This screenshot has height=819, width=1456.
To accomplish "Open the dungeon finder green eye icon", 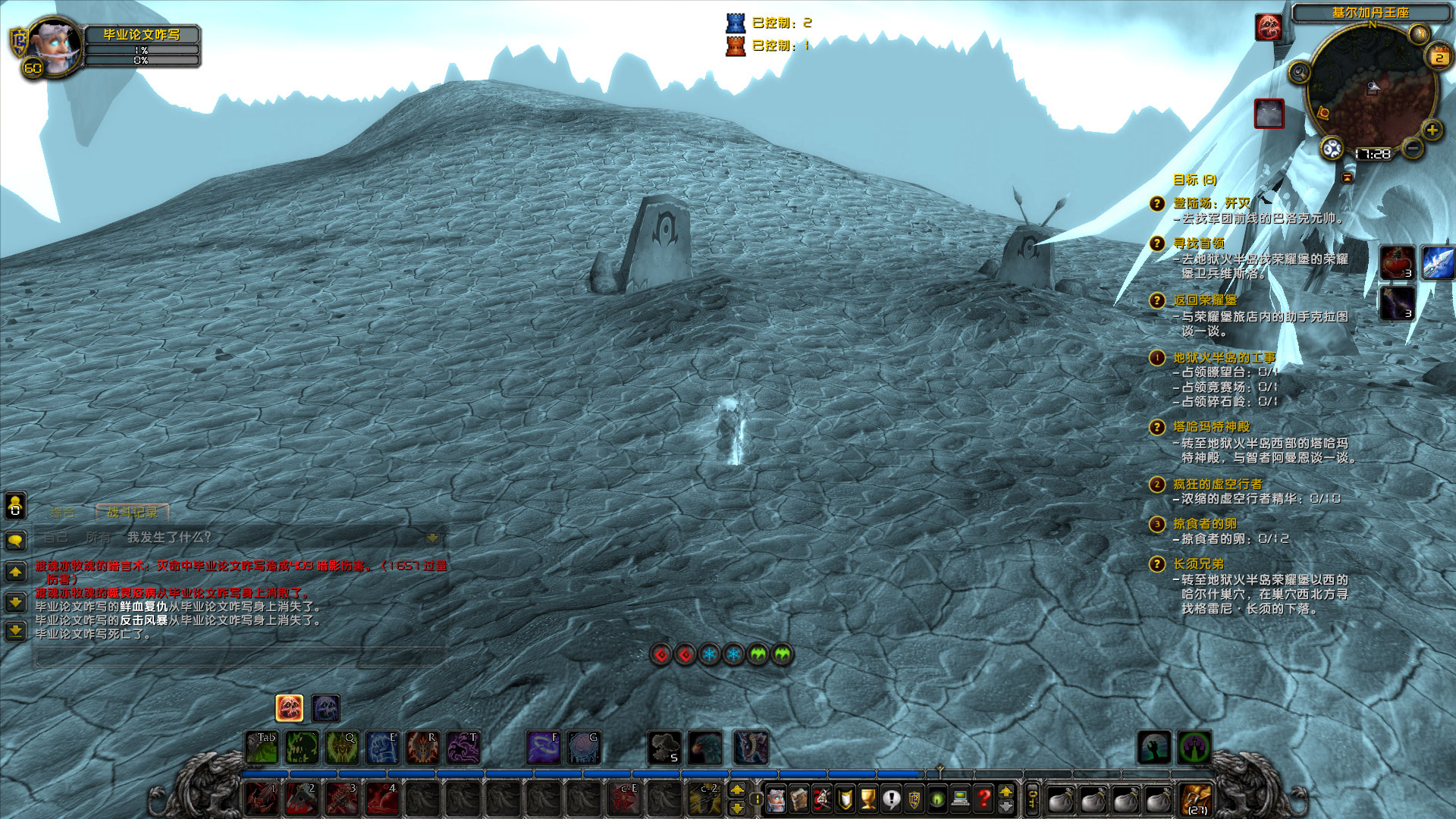I will coord(936,800).
